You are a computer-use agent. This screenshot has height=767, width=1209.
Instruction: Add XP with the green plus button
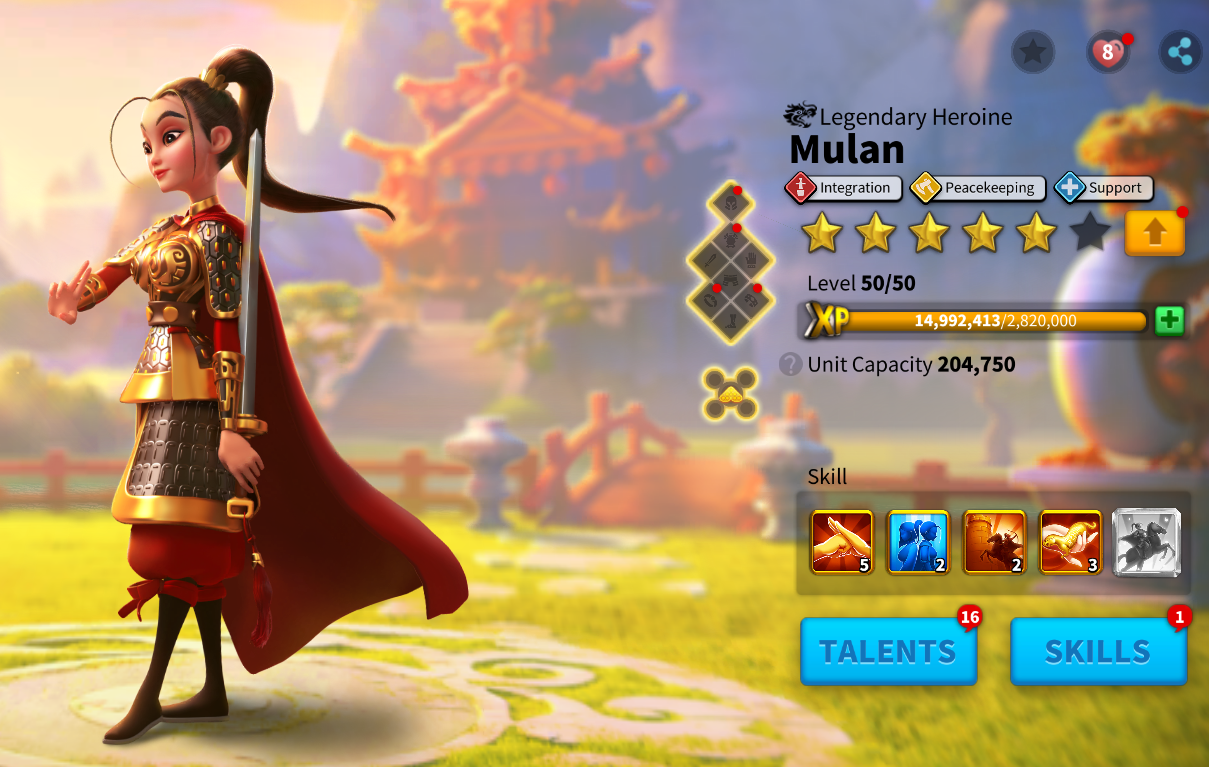click(1169, 320)
